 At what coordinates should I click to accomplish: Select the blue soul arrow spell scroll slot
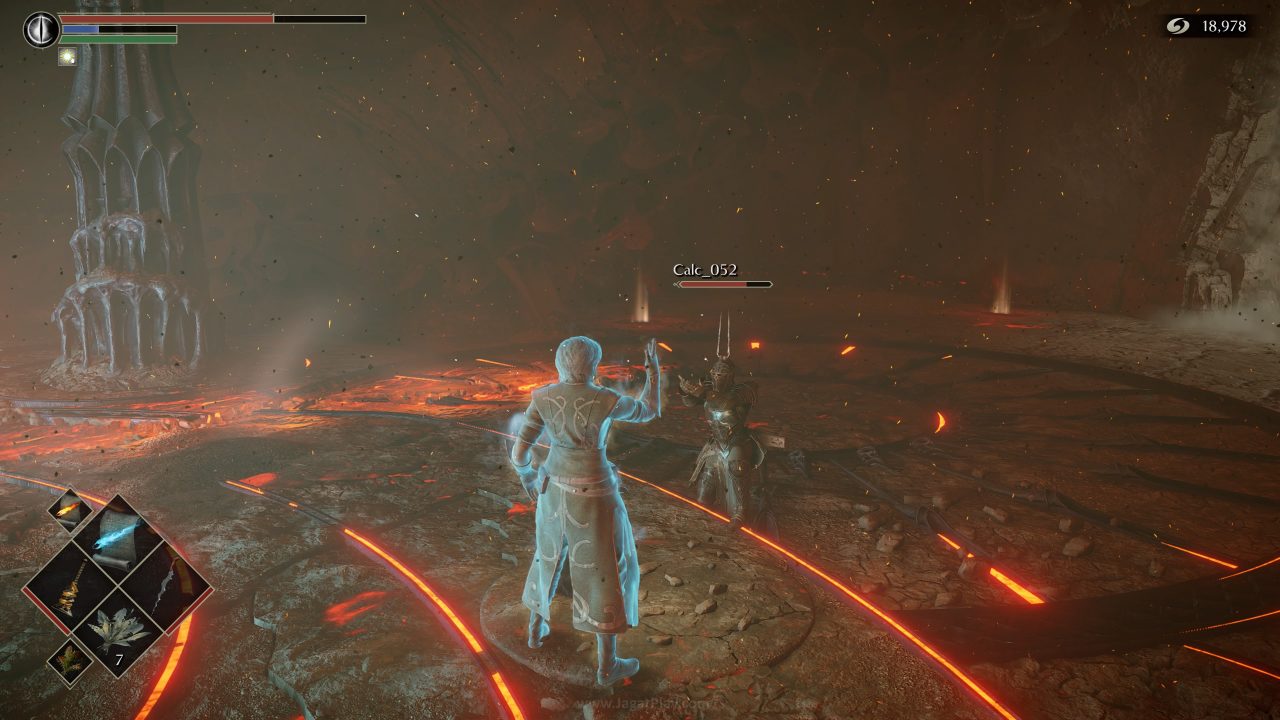pos(117,540)
